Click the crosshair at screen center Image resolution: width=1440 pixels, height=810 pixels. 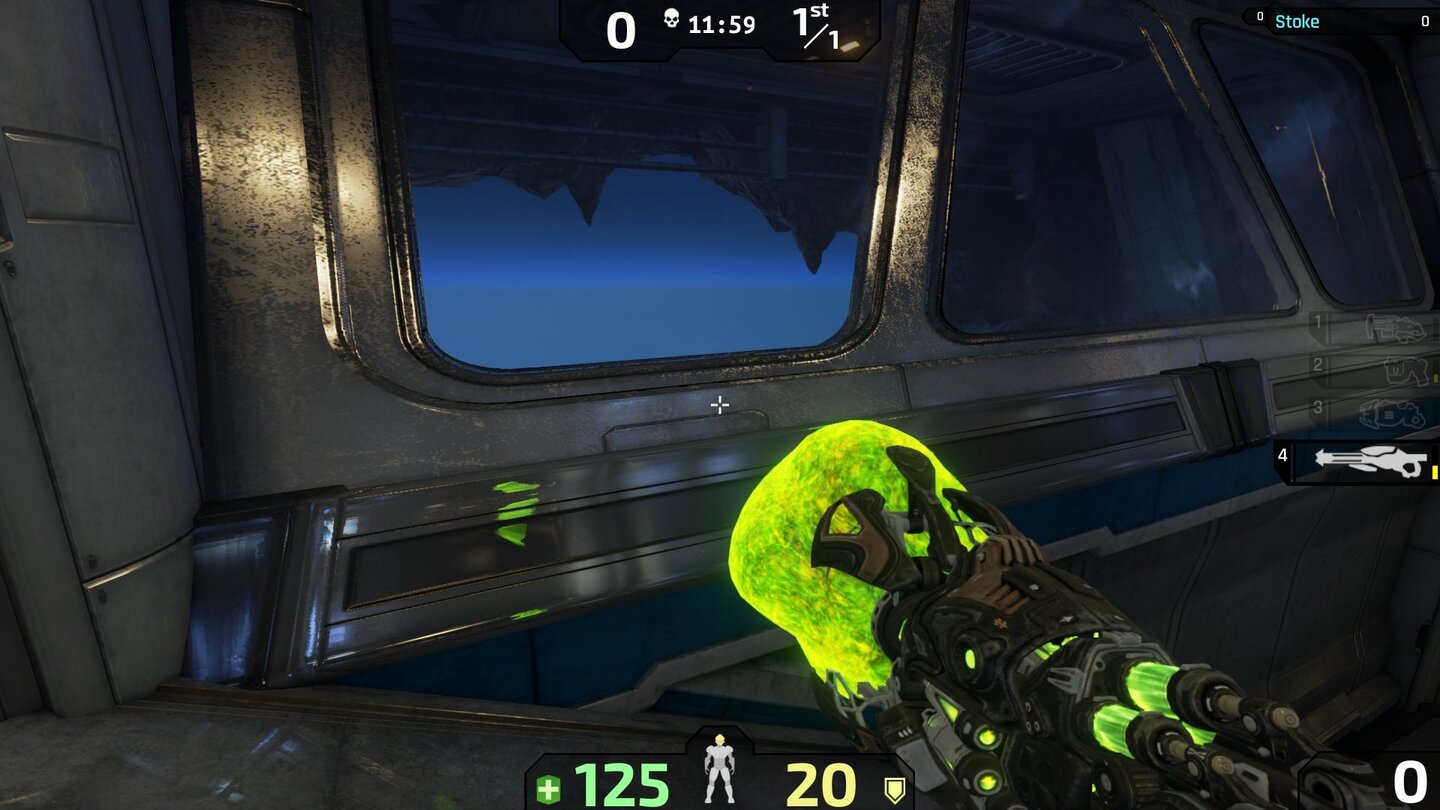pyautogui.click(x=719, y=404)
